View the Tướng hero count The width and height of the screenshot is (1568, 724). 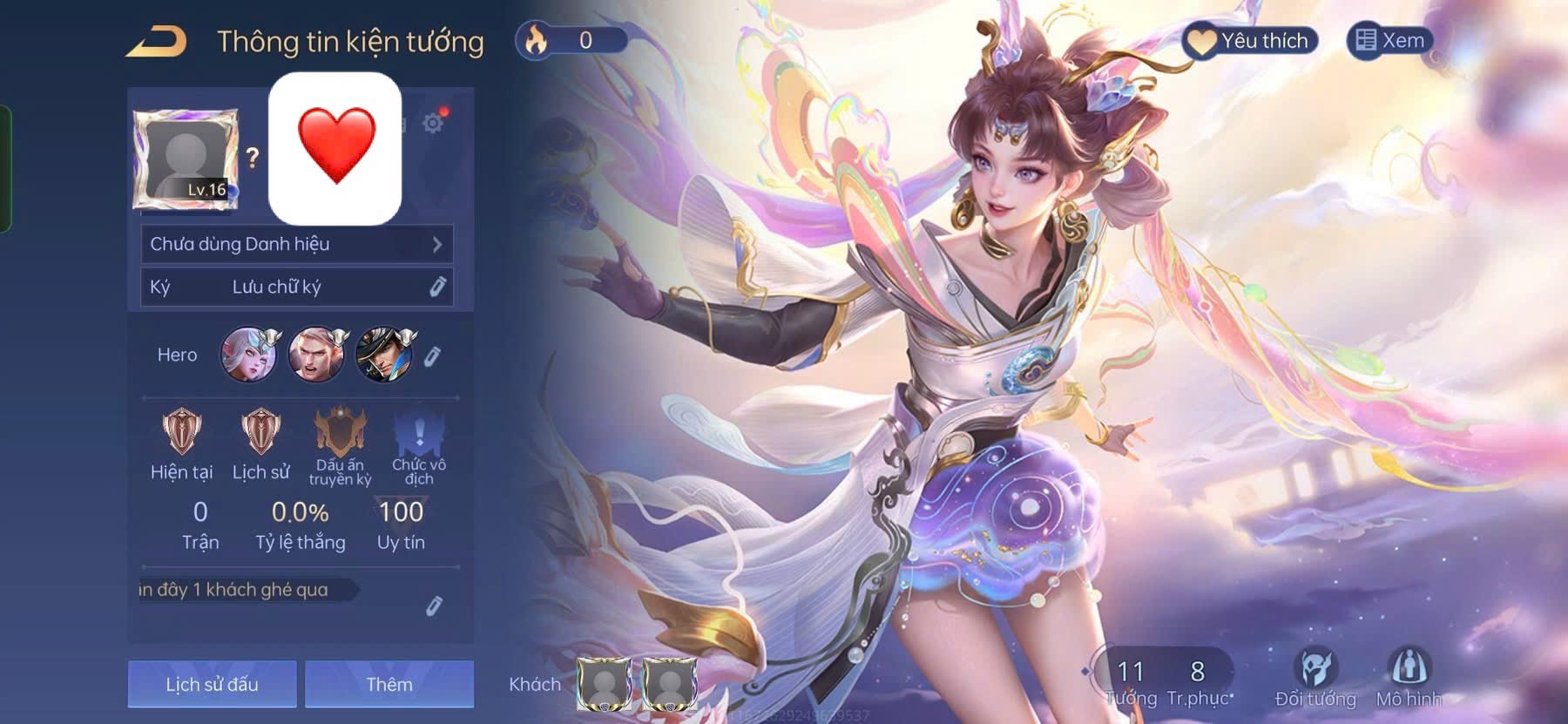[1131, 680]
